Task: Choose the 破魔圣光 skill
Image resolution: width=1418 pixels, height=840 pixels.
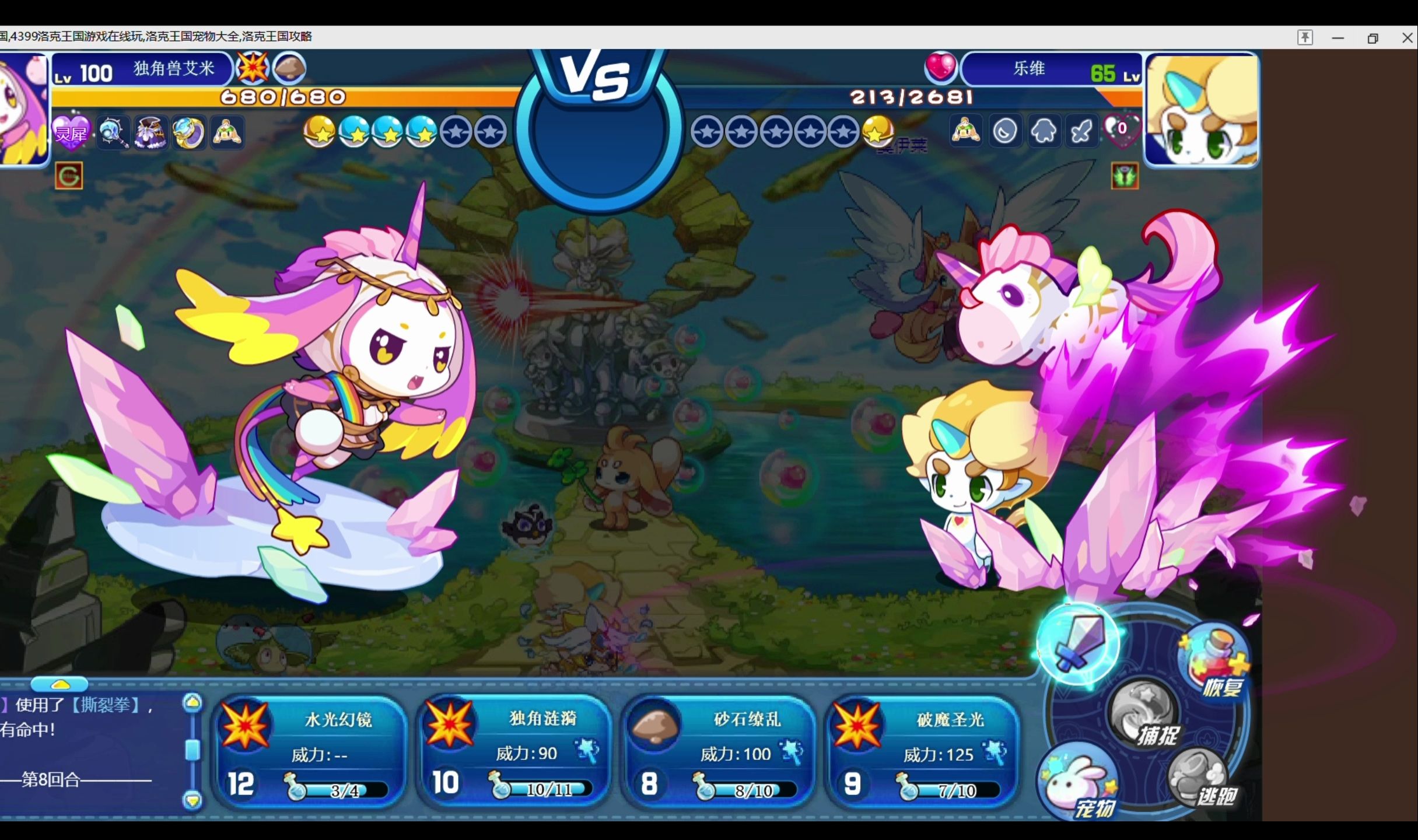Action: tap(923, 751)
